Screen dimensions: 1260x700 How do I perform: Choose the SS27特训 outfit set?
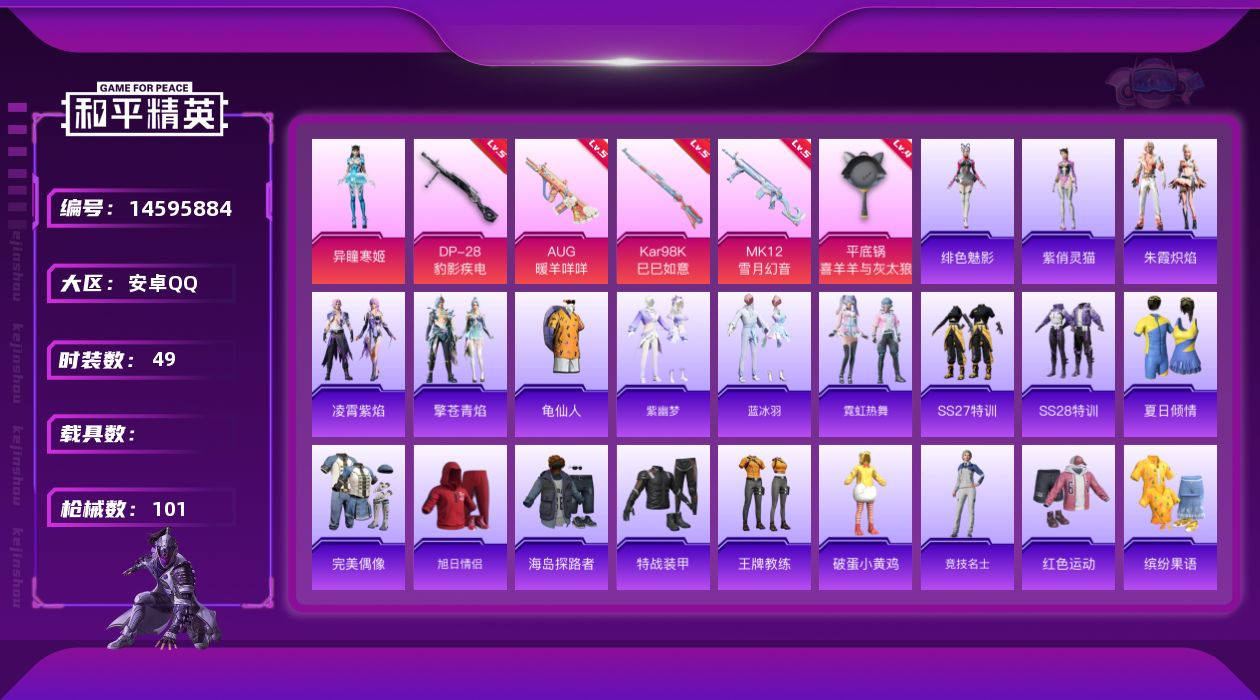click(x=967, y=364)
